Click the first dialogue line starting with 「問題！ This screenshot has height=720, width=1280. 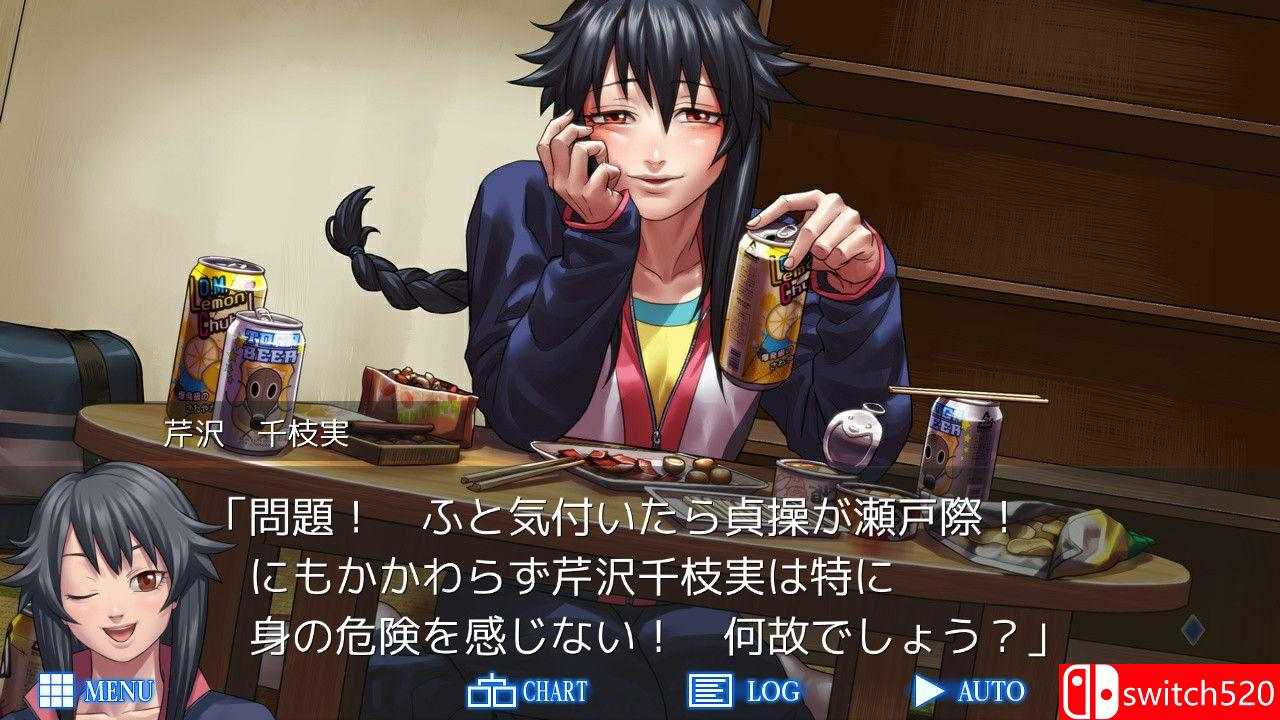[620, 521]
